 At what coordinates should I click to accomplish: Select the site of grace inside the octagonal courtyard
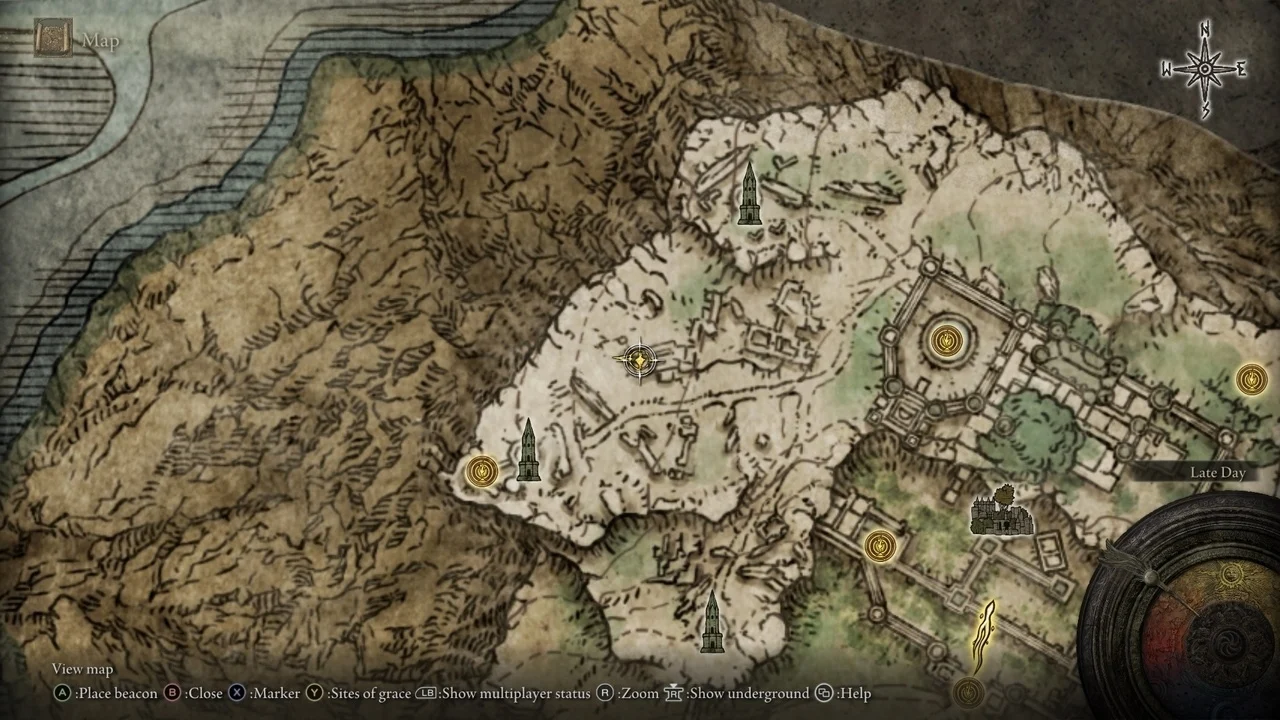click(946, 341)
